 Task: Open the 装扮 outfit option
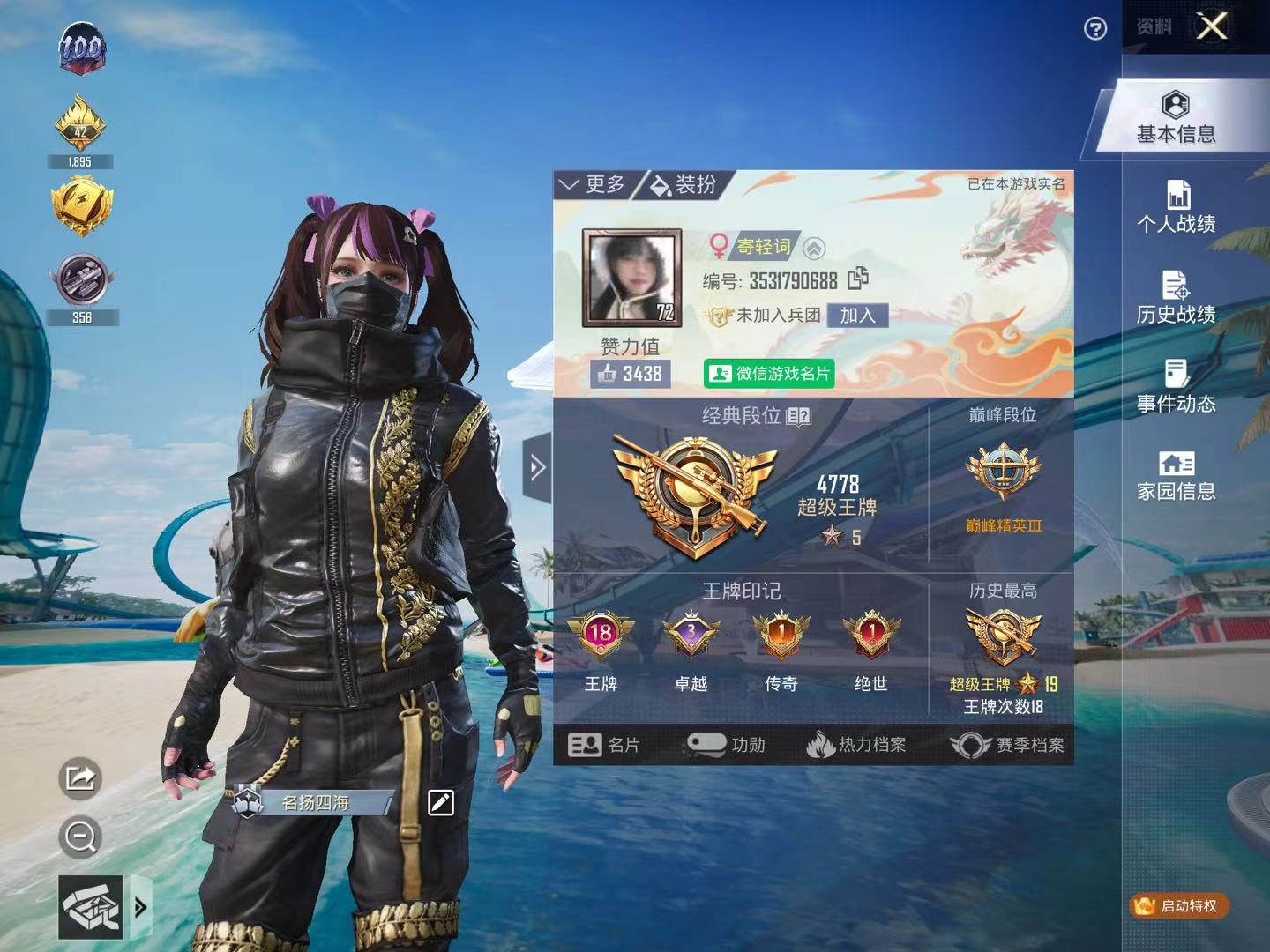click(x=684, y=184)
